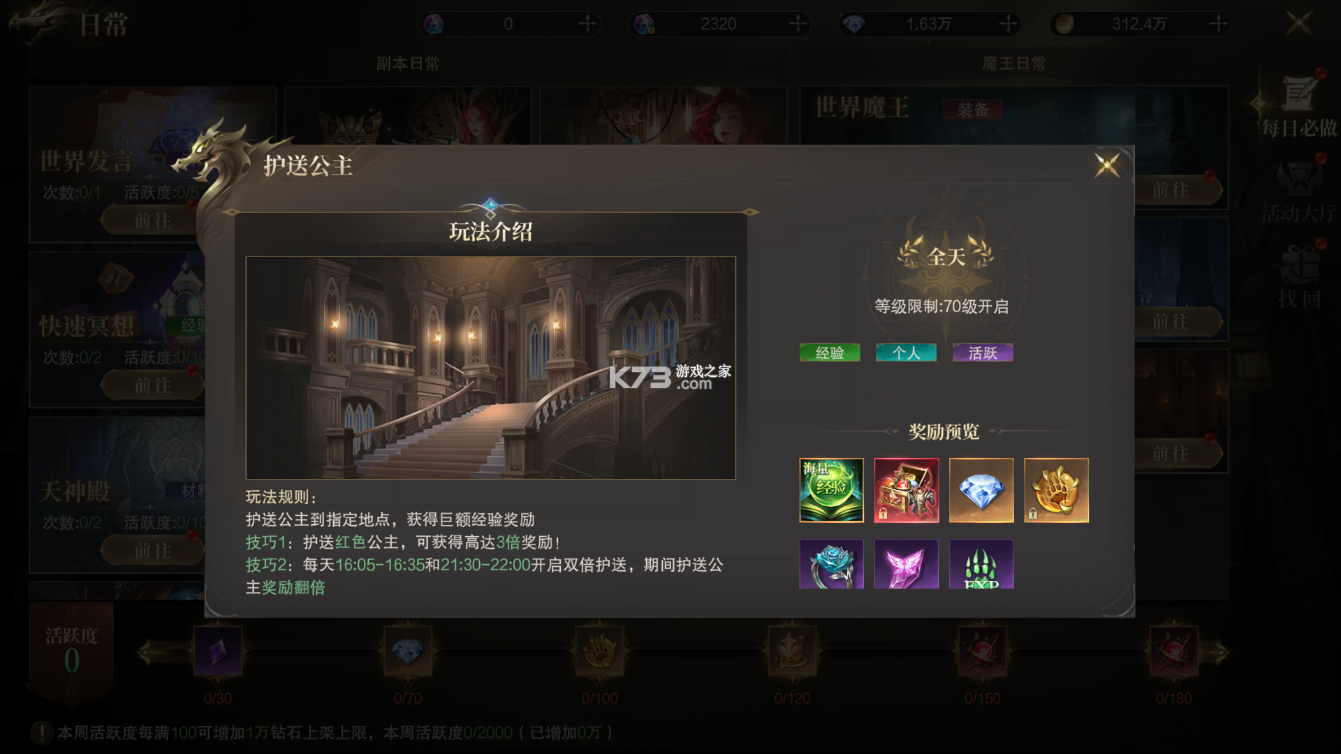
Task: Select the treasure chest reward in 奖励预览
Action: click(x=906, y=490)
